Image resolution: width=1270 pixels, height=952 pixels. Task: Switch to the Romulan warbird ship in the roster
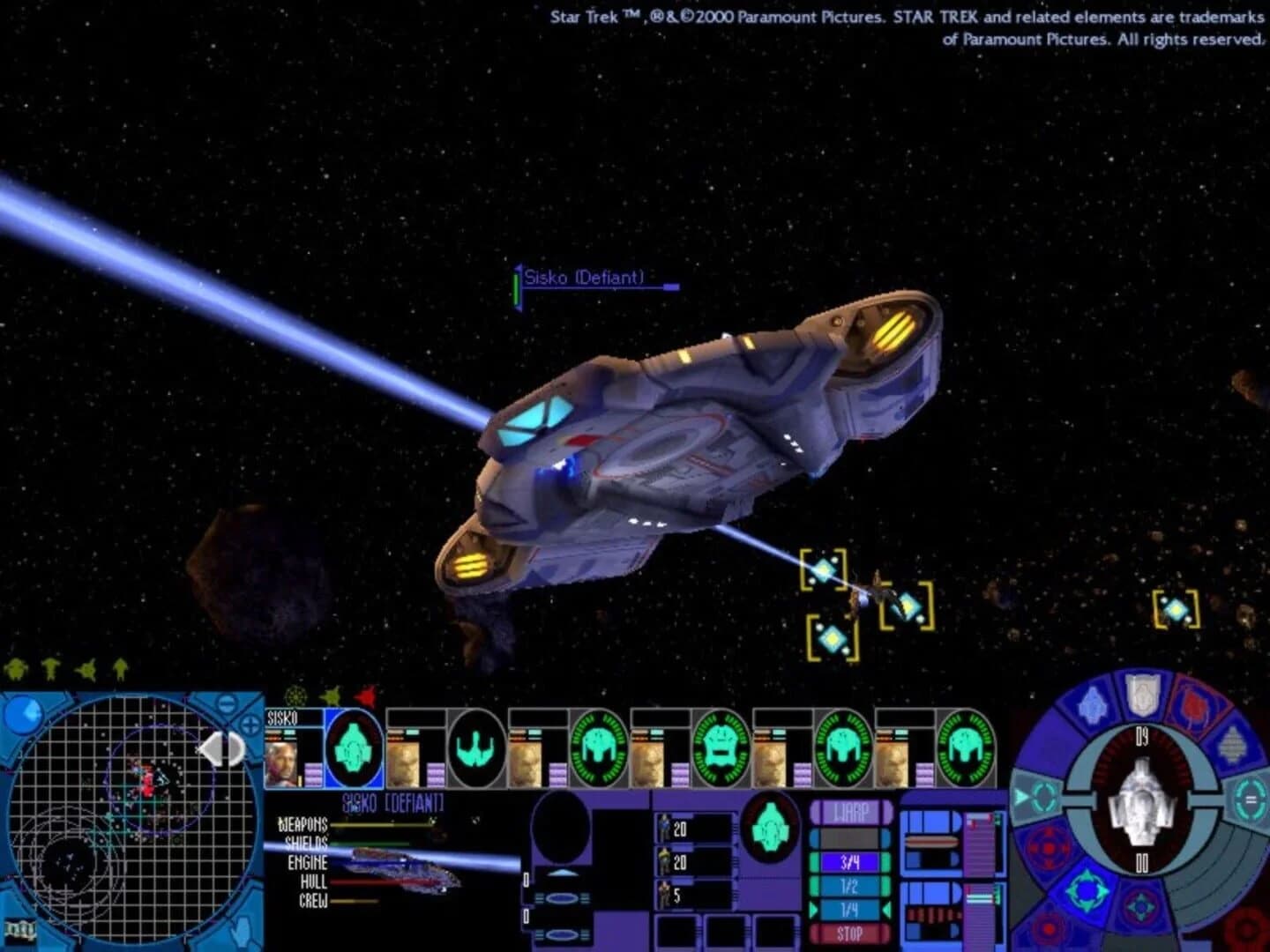click(474, 749)
